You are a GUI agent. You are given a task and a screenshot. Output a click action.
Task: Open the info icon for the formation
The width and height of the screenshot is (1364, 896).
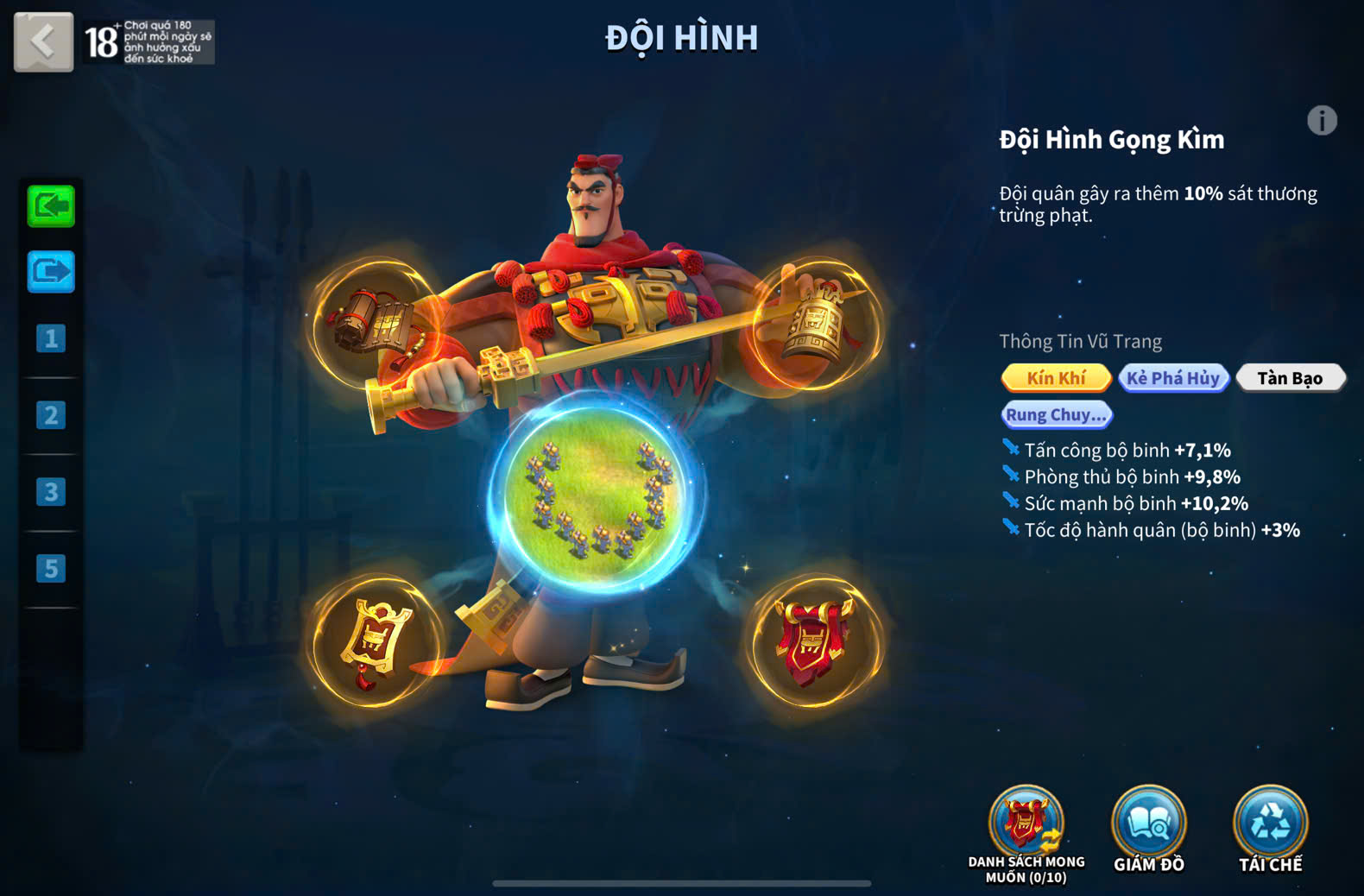coord(1321,121)
